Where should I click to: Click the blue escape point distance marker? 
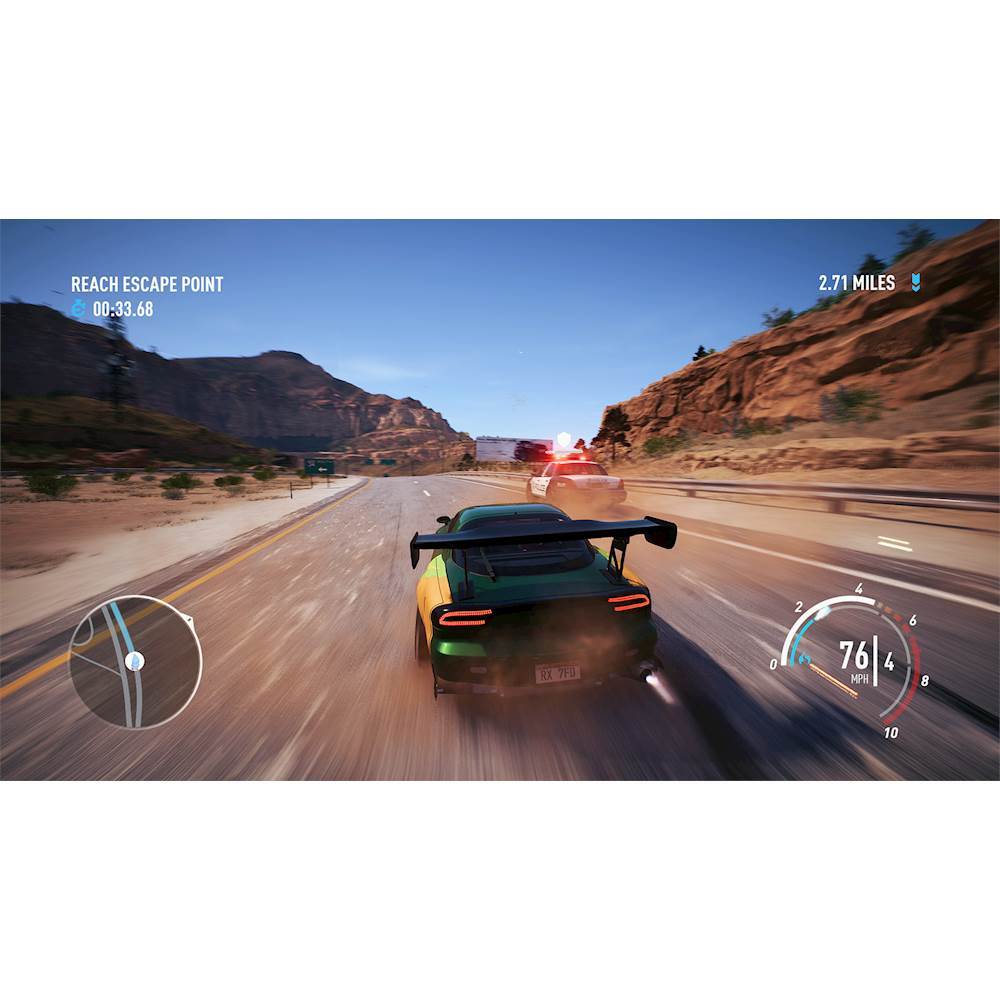pyautogui.click(x=915, y=283)
